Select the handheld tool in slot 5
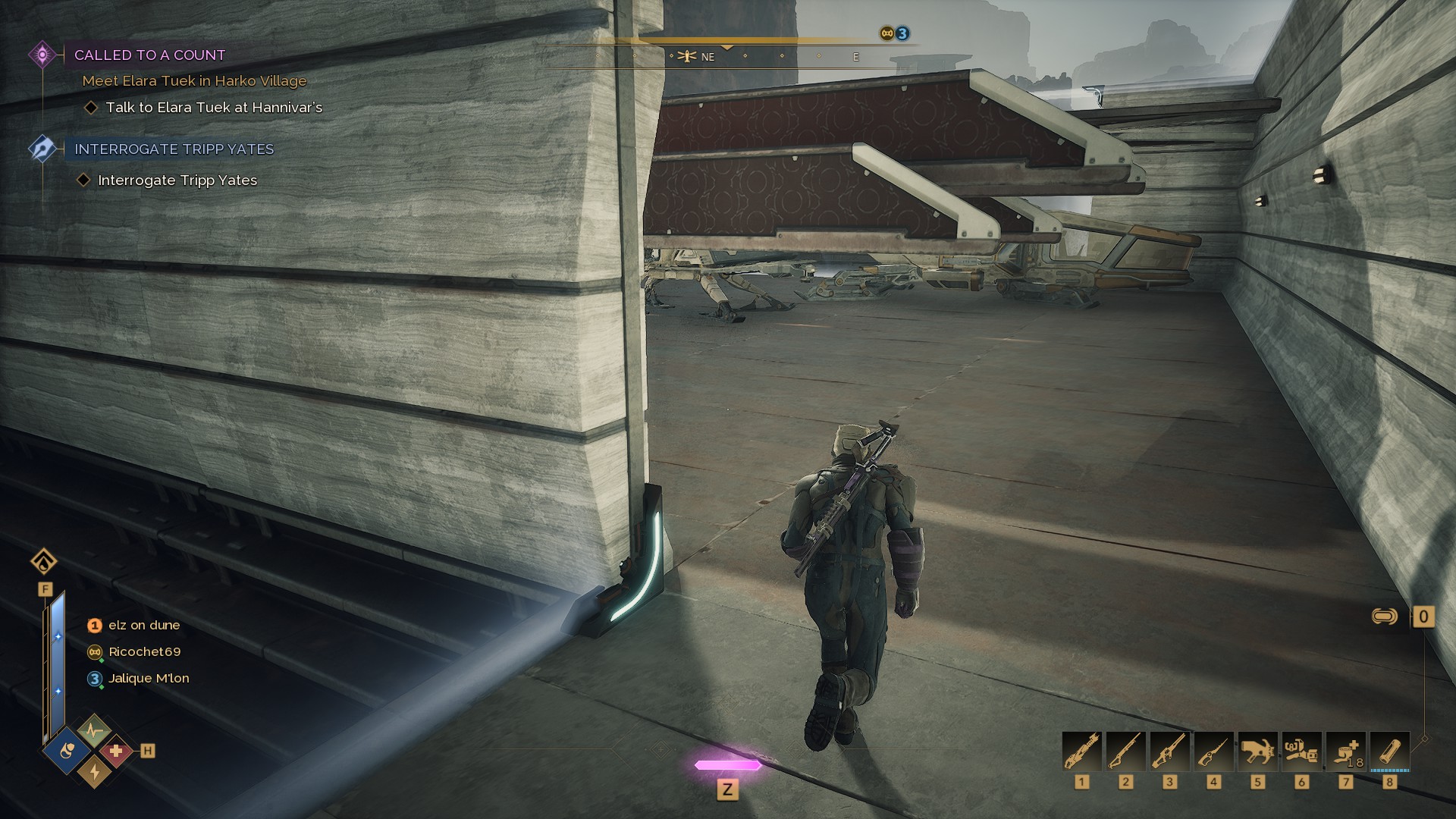Image resolution: width=1456 pixels, height=819 pixels. coord(1257,752)
